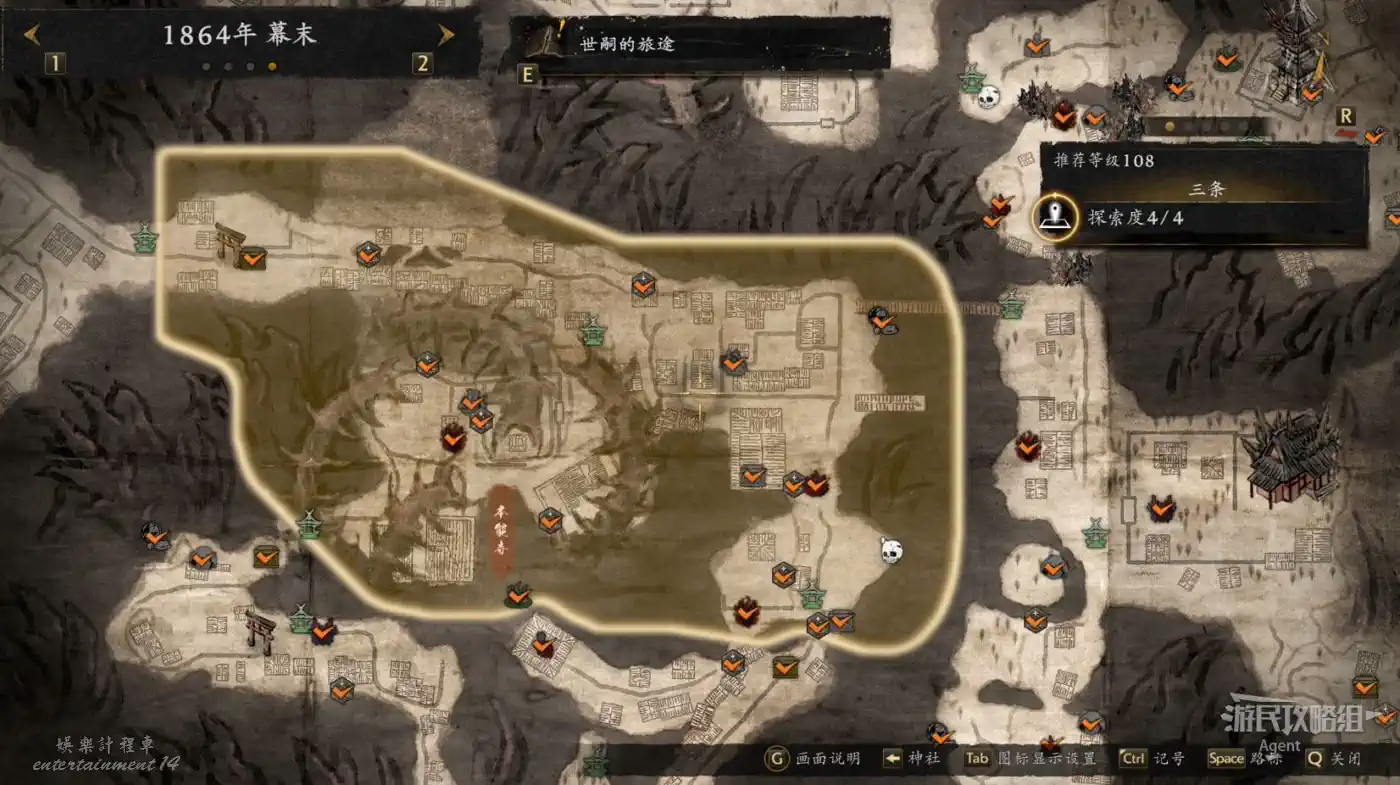Select the white skull marker inside highlighted region
Viewport: 1400px width, 785px height.
point(891,550)
